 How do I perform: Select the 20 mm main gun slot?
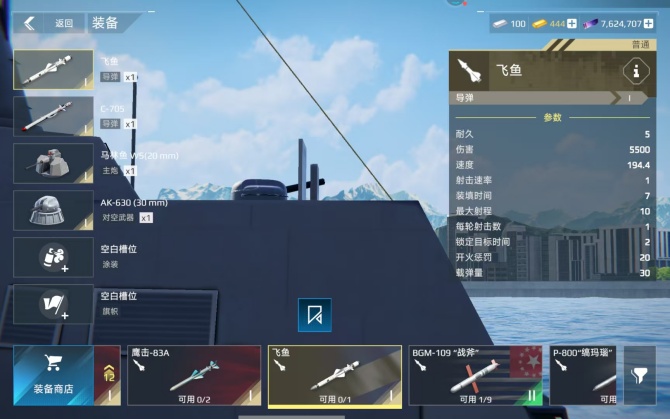pos(53,163)
